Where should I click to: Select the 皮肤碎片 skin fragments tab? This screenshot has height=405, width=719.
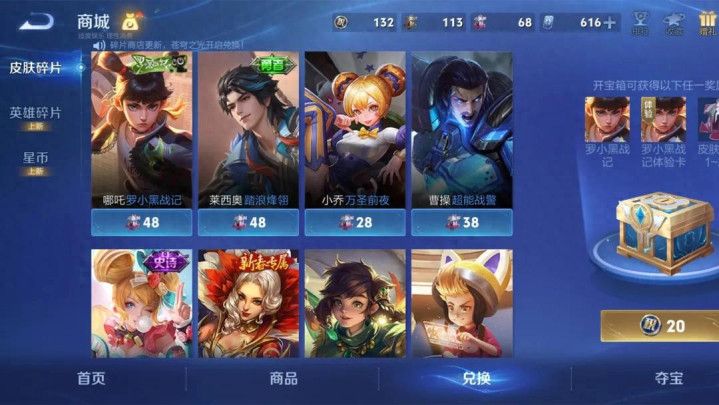[35, 68]
